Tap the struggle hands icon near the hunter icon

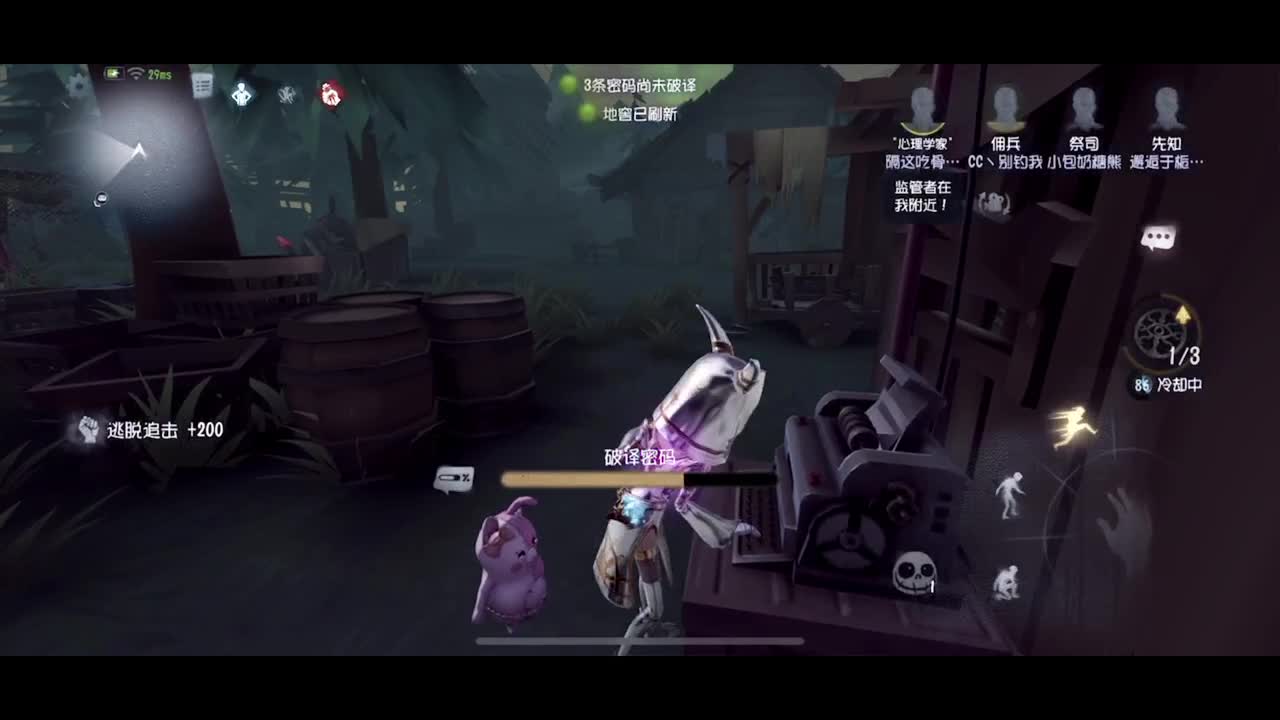(x=287, y=95)
